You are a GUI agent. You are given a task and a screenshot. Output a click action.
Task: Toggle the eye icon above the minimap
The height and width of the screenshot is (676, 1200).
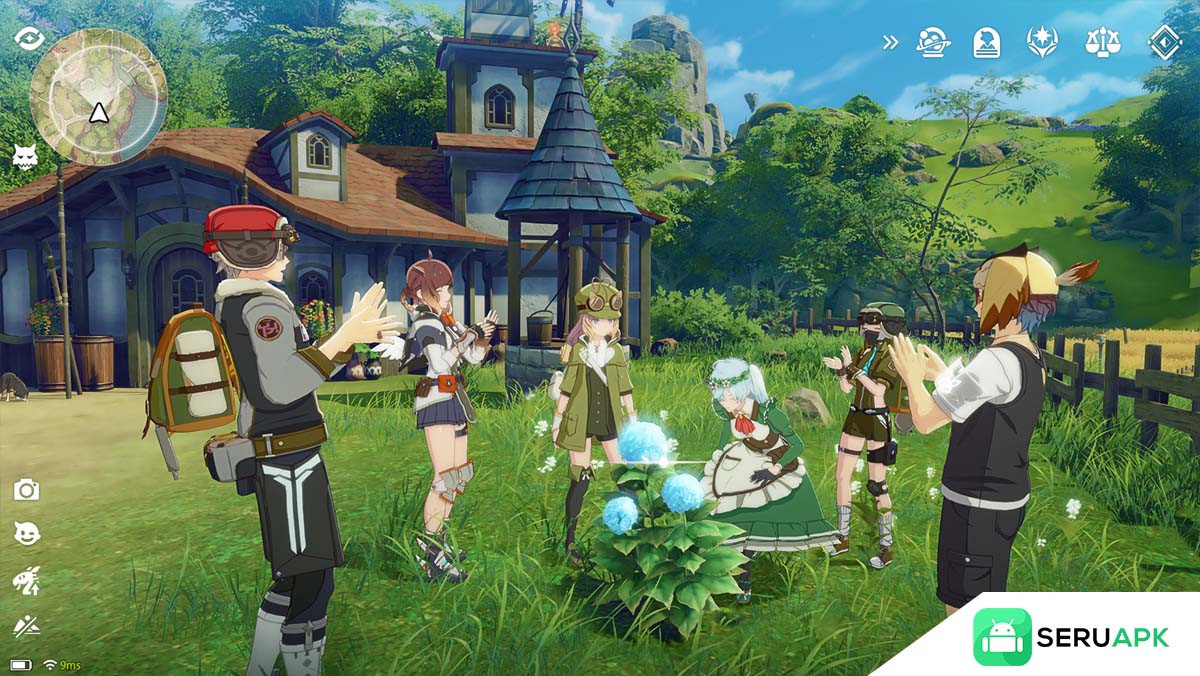click(29, 38)
